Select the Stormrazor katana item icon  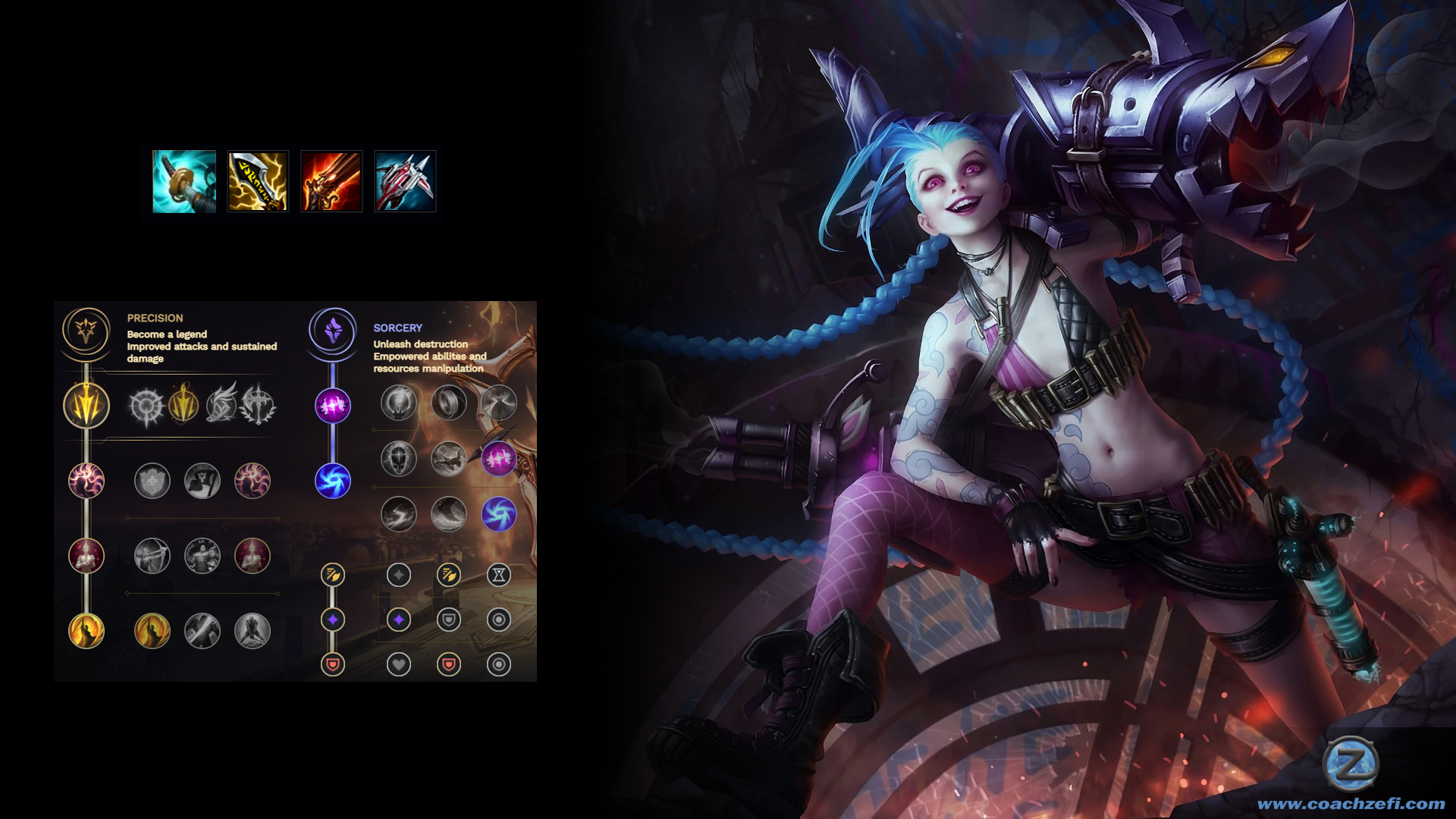coord(184,181)
